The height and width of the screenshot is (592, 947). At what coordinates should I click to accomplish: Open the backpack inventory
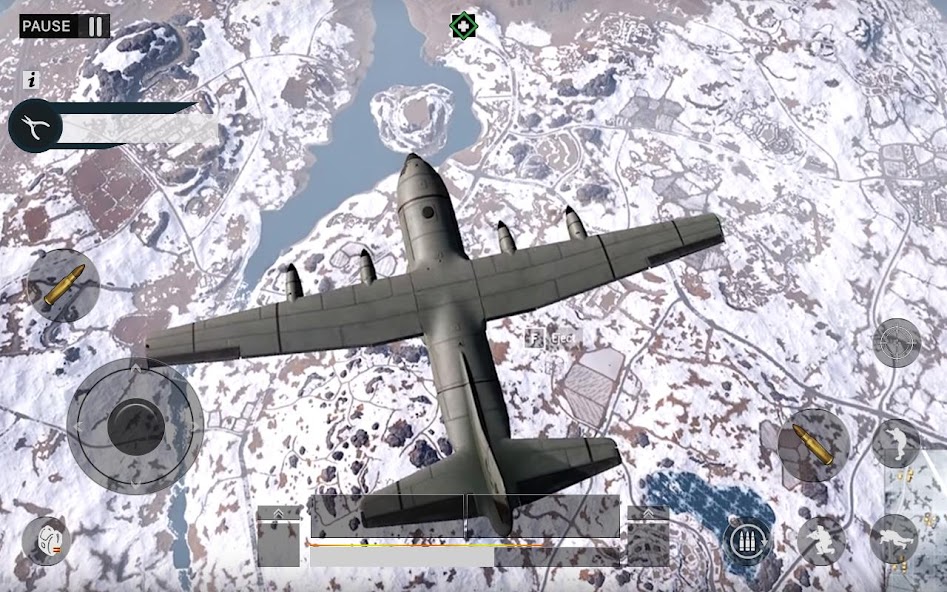click(46, 541)
